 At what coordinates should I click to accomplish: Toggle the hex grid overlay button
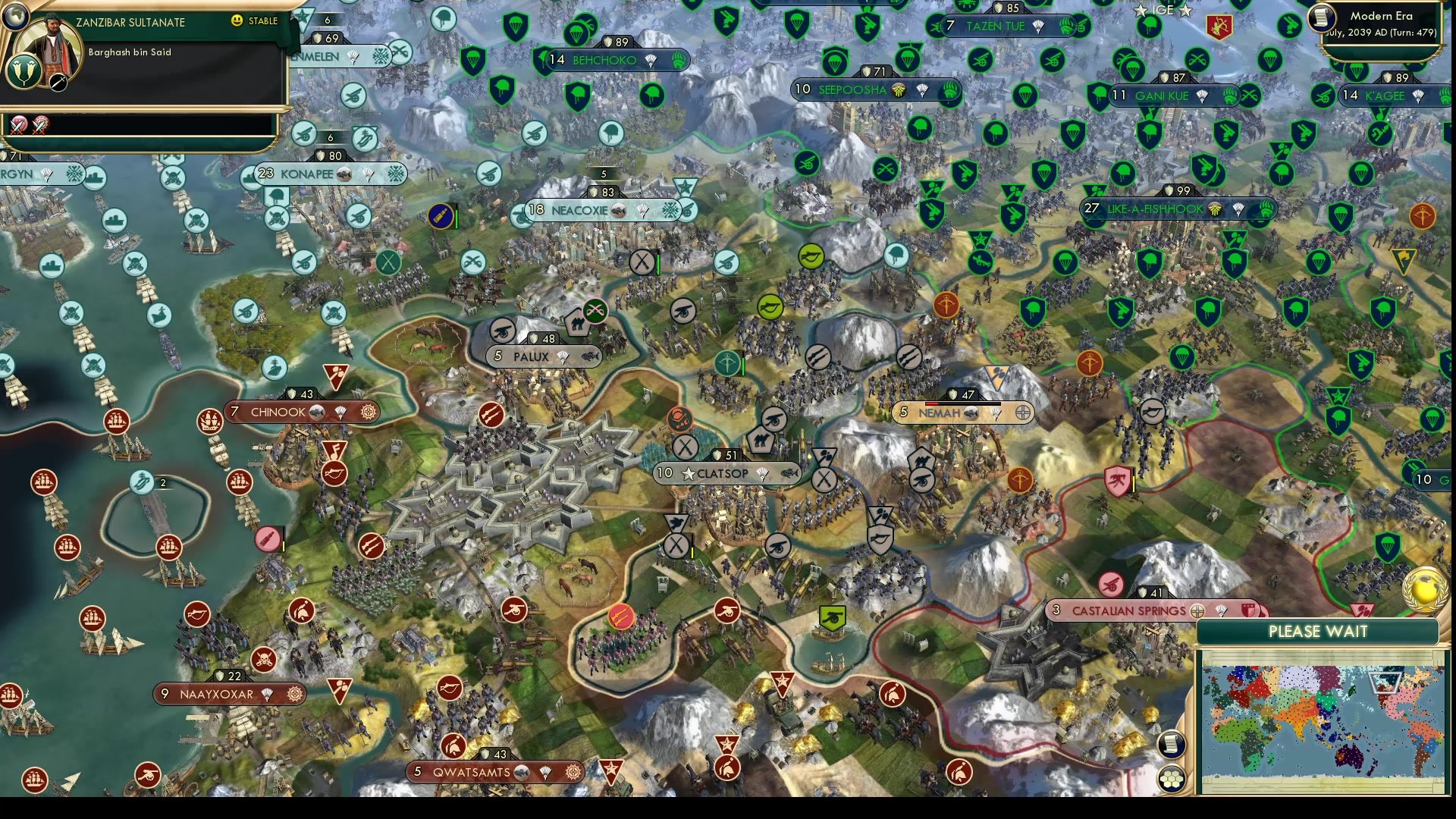click(x=1172, y=780)
